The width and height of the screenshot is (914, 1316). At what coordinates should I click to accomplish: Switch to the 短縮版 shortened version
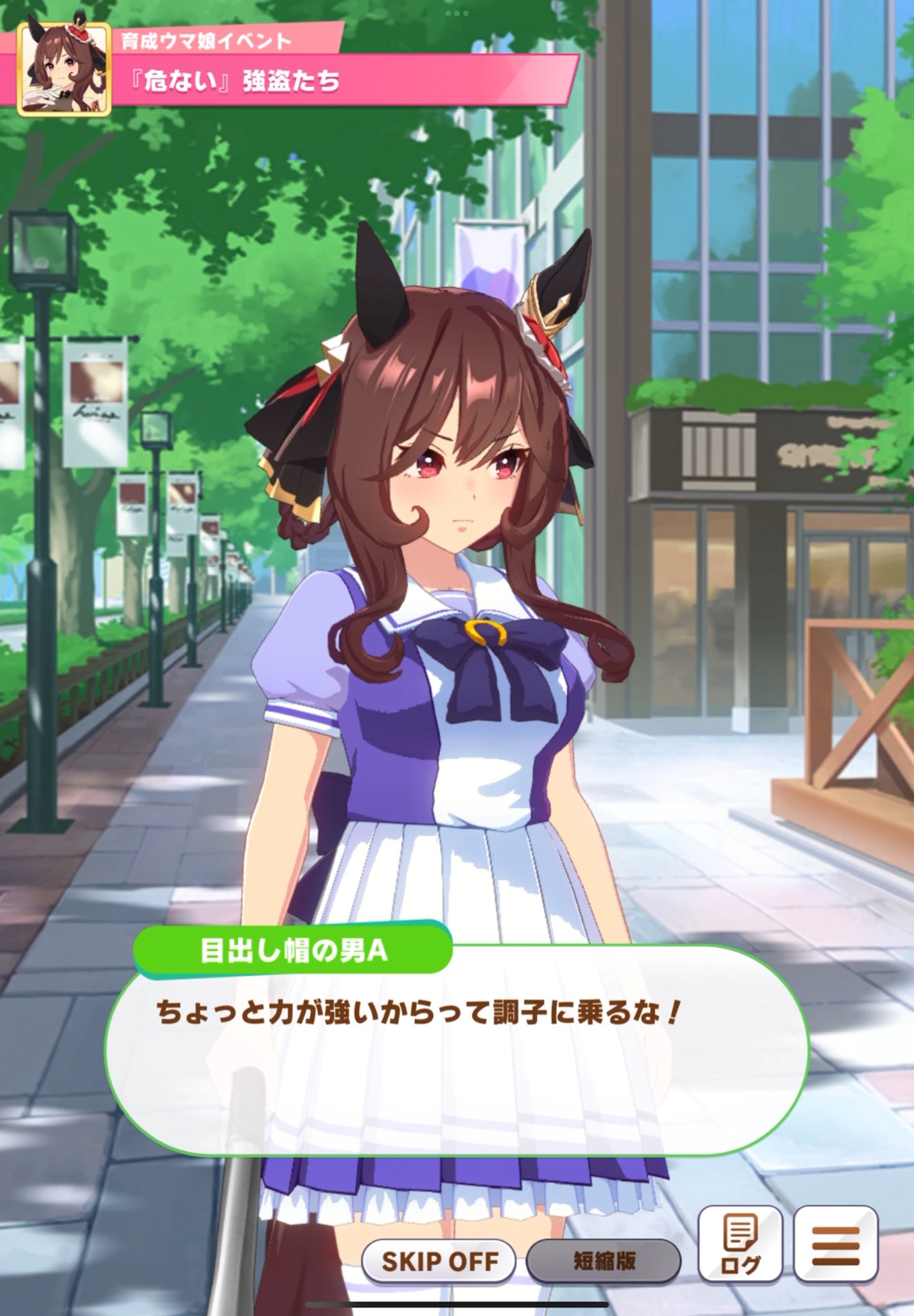coord(603,1261)
